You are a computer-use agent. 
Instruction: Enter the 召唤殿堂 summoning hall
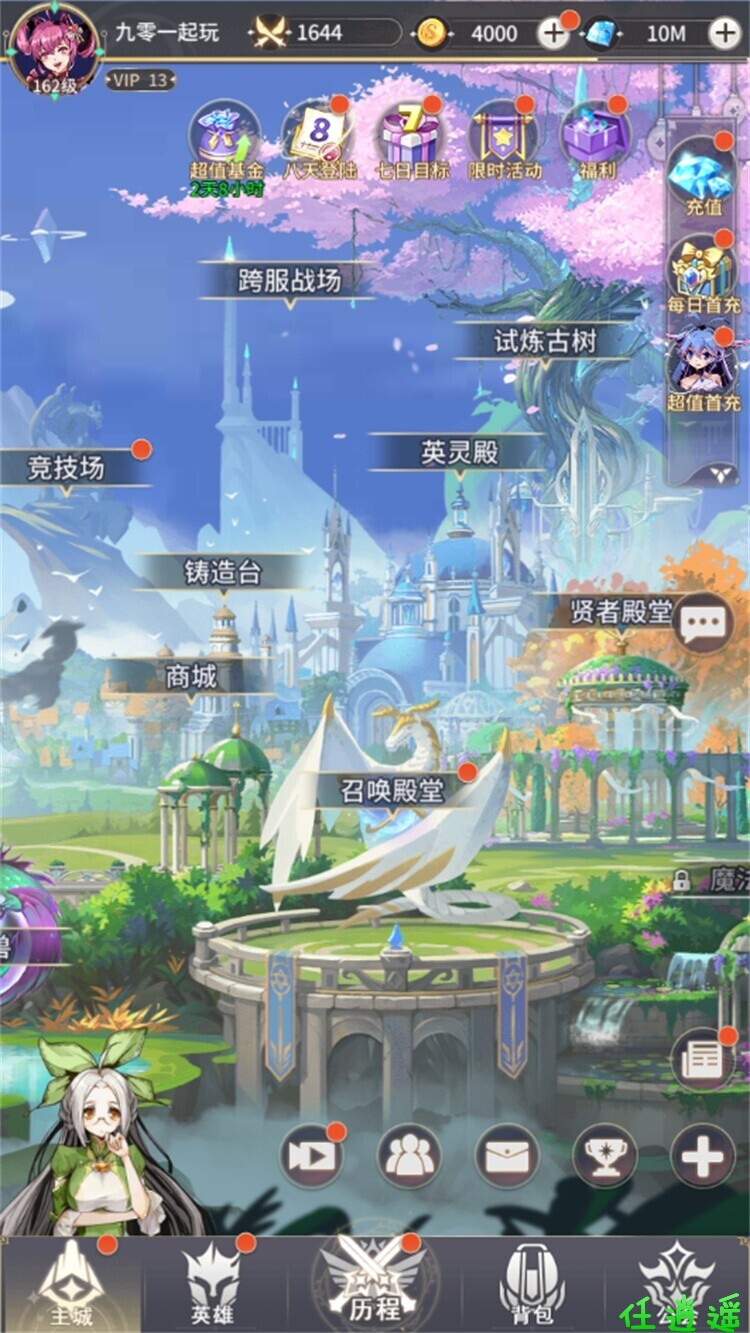[391, 791]
